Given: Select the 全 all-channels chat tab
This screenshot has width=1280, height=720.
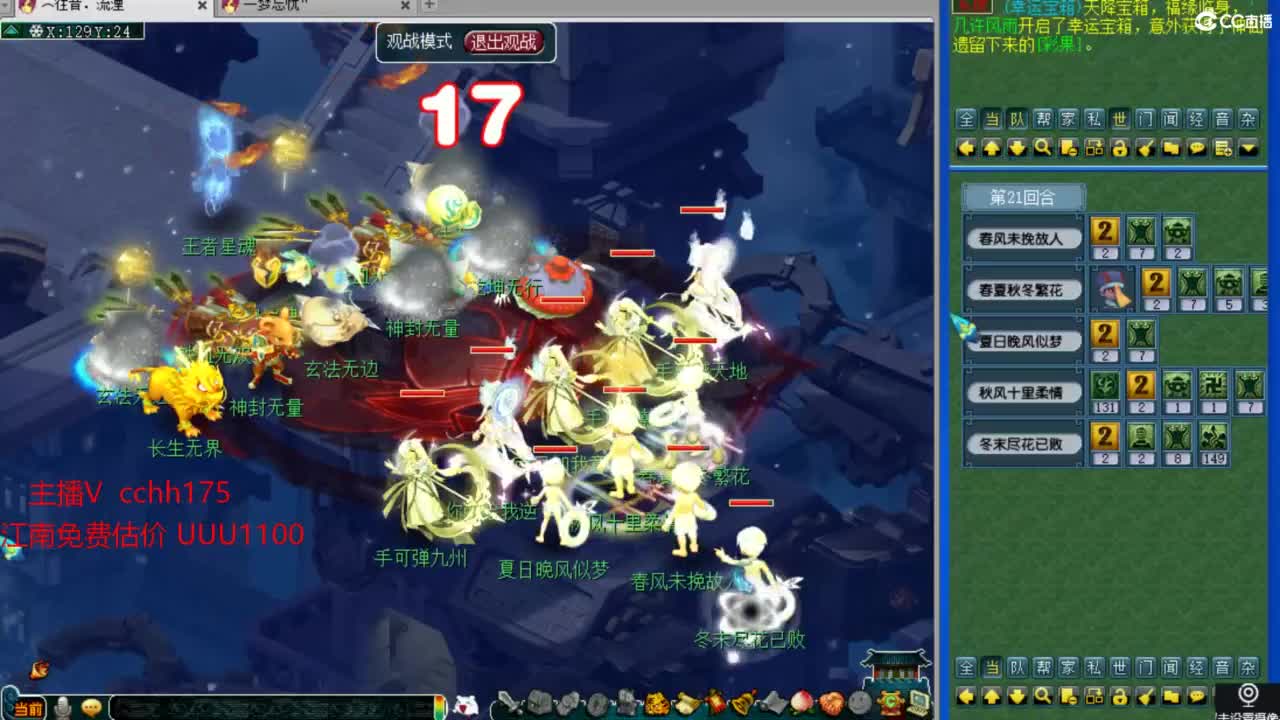Looking at the screenshot, I should pyautogui.click(x=965, y=120).
